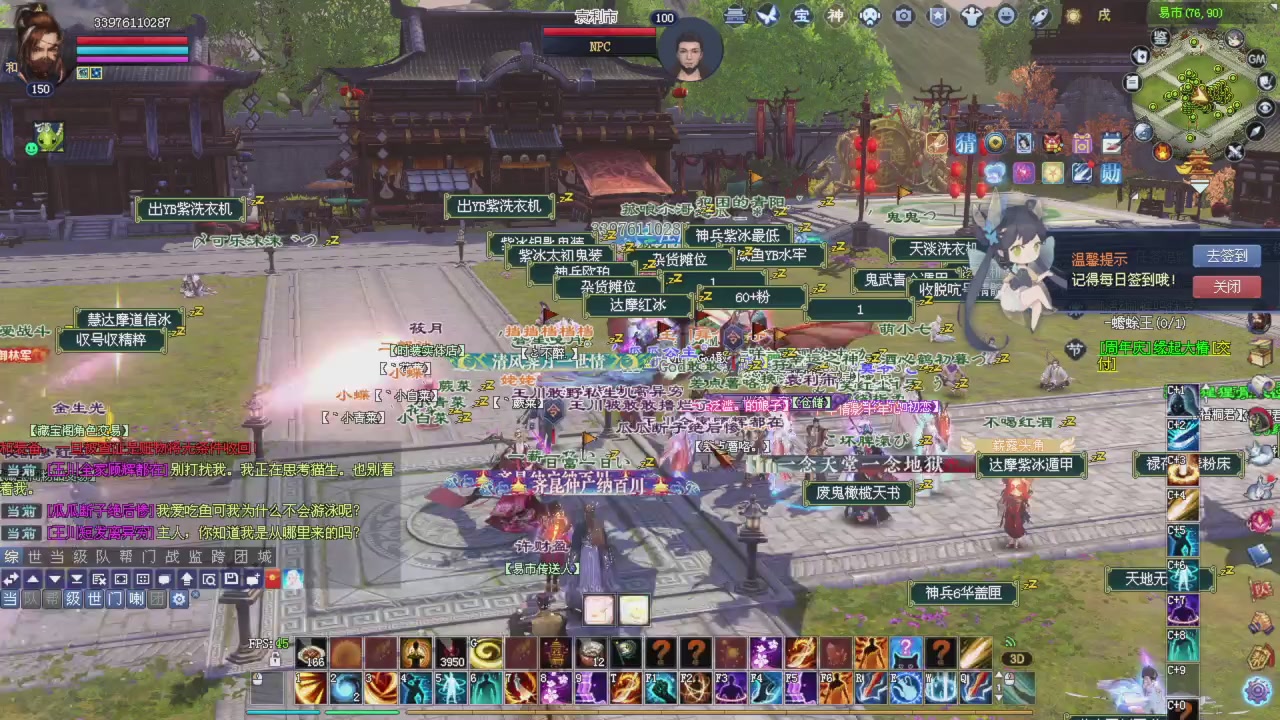
Task: Collapse the minimap with its bottom arrow
Action: point(1198,186)
